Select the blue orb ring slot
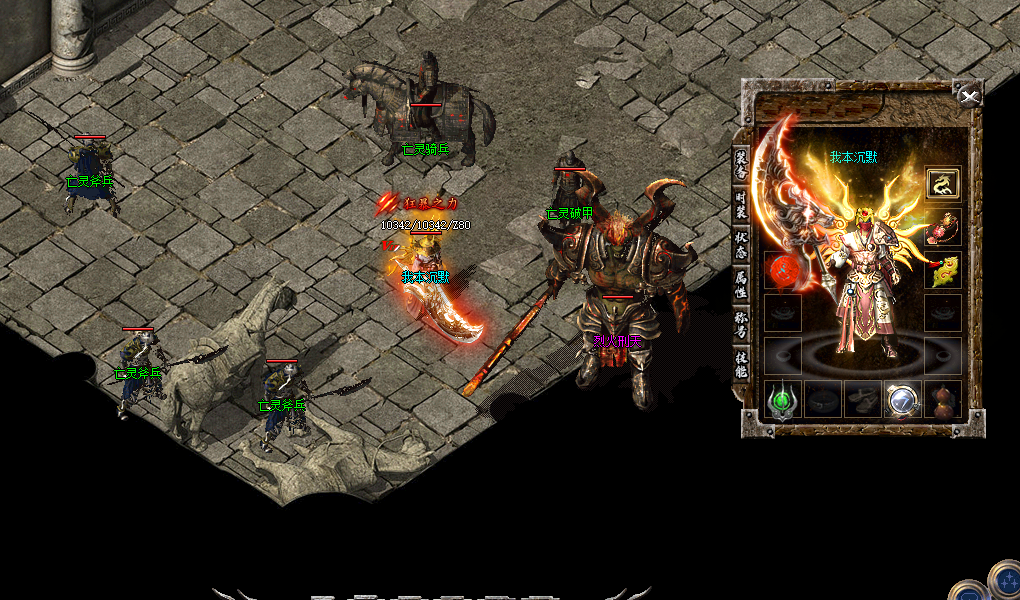 902,400
